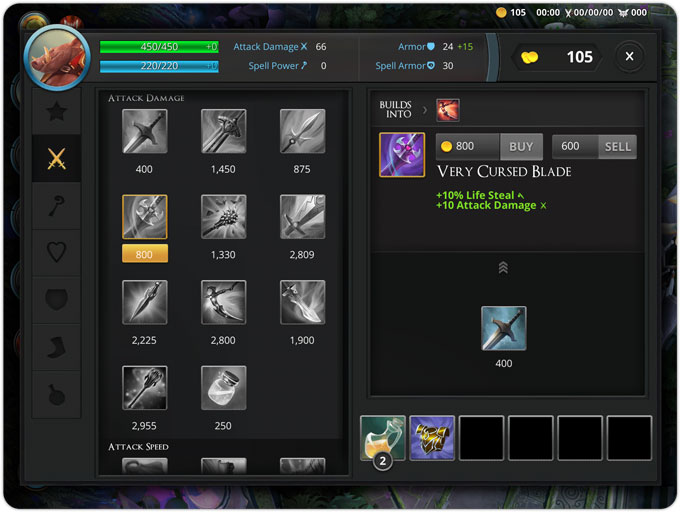Pick the 875 gold spear item
This screenshot has width=680, height=512.
point(302,131)
